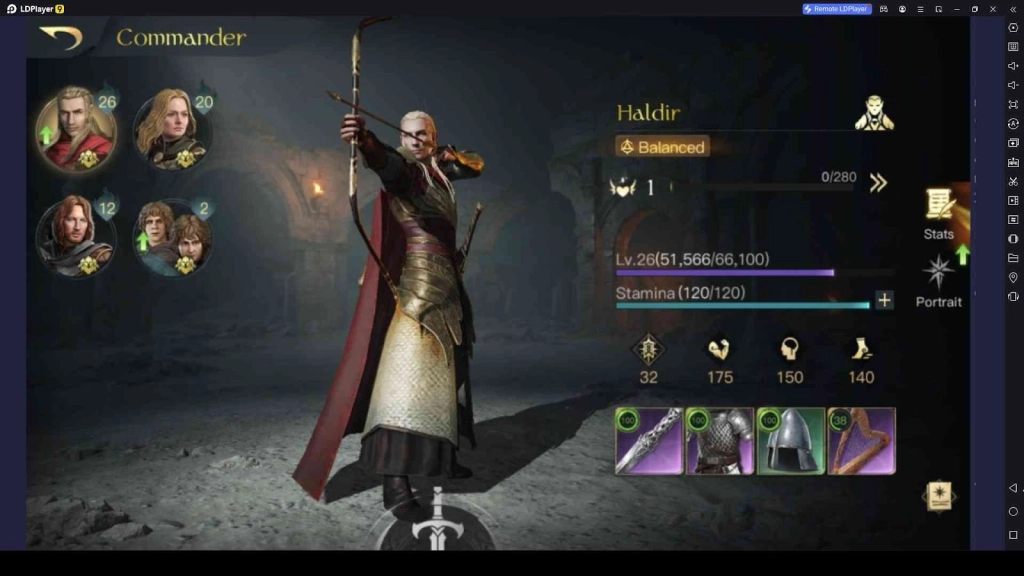Inspect the equipped chainmail armor slot
Viewport: 1024px width, 576px height.
click(720, 441)
